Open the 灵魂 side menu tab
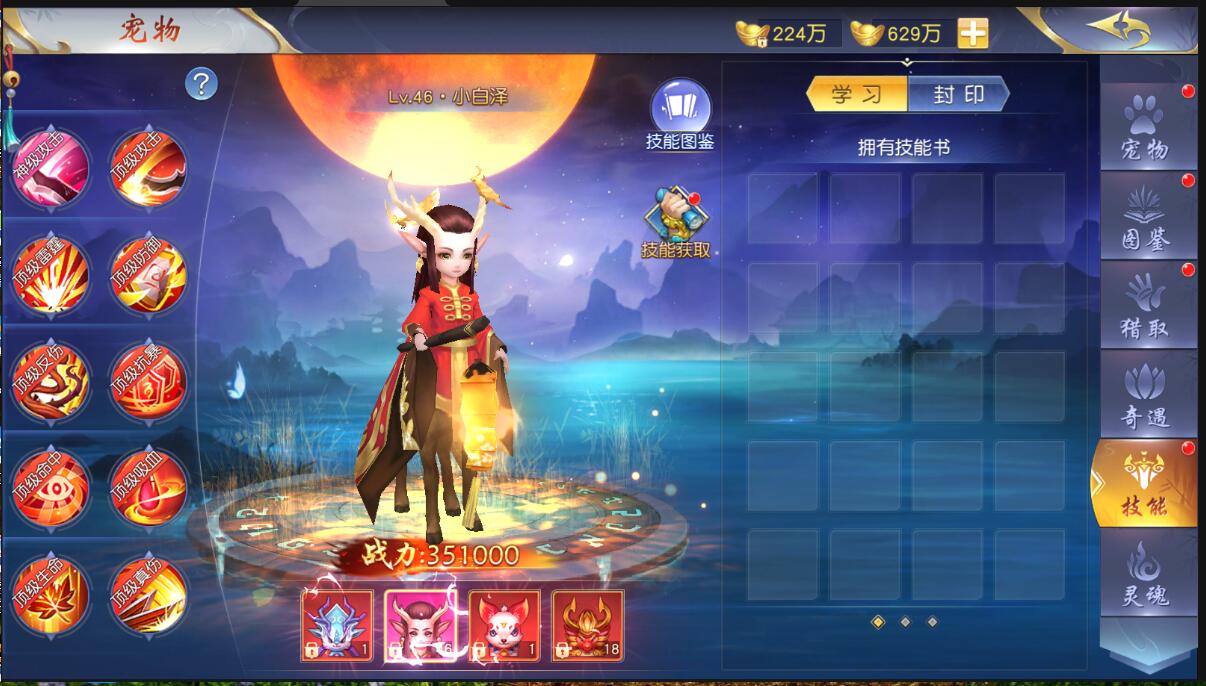 1147,574
